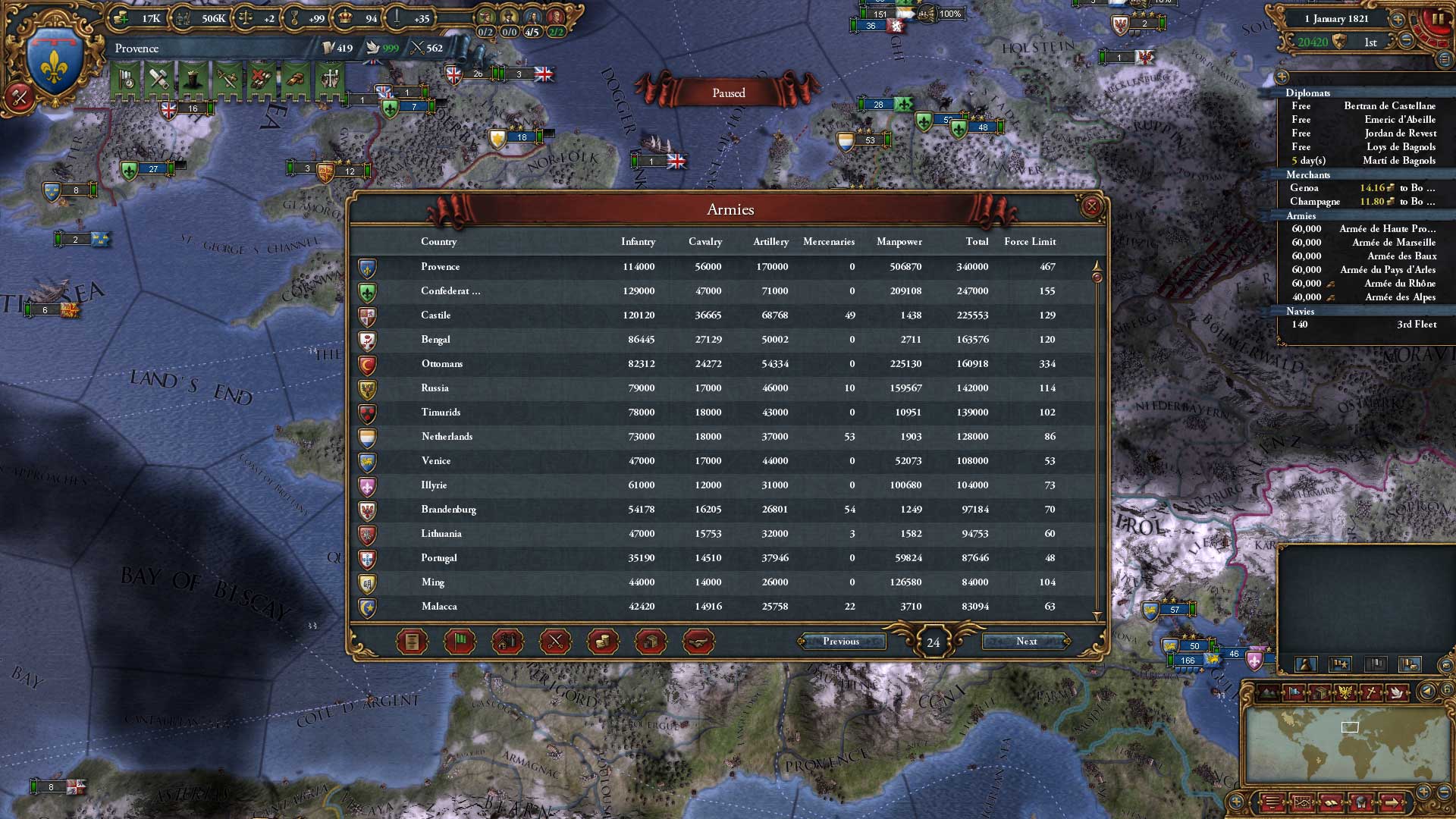The height and width of the screenshot is (819, 1456).
Task: Open the diplomatic dove map mode
Action: 1398,692
